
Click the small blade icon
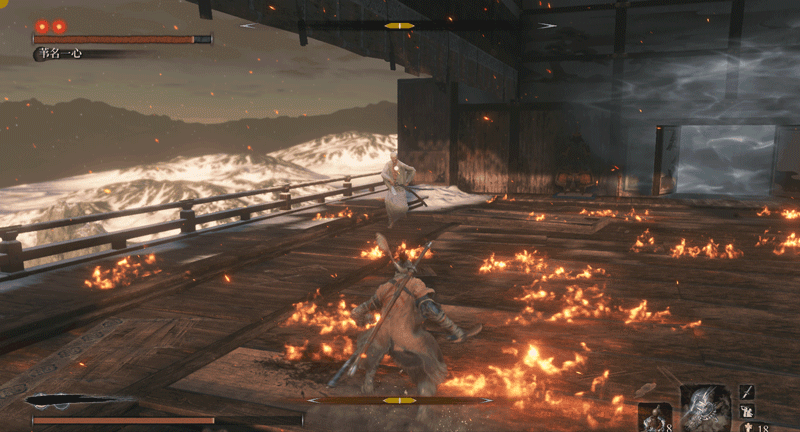tap(747, 392)
